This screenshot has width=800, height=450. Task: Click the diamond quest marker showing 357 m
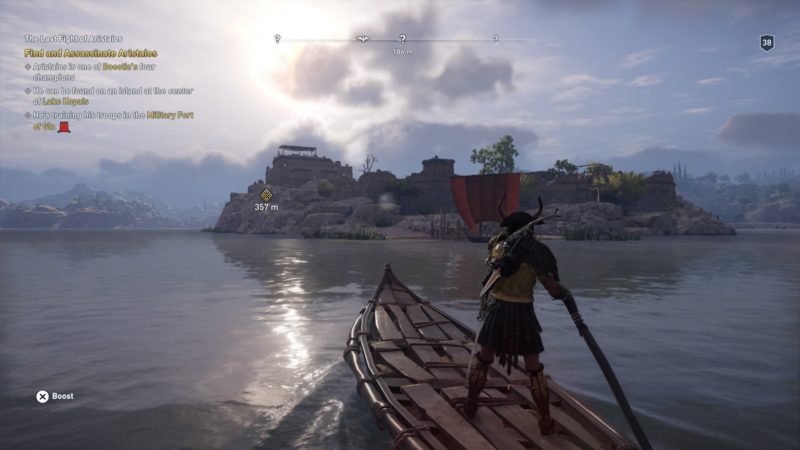[266, 194]
